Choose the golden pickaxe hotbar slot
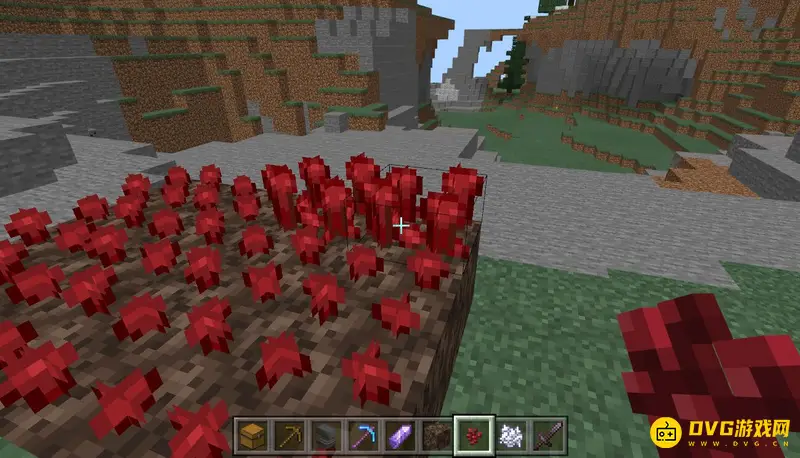800x458 pixels. (288, 436)
